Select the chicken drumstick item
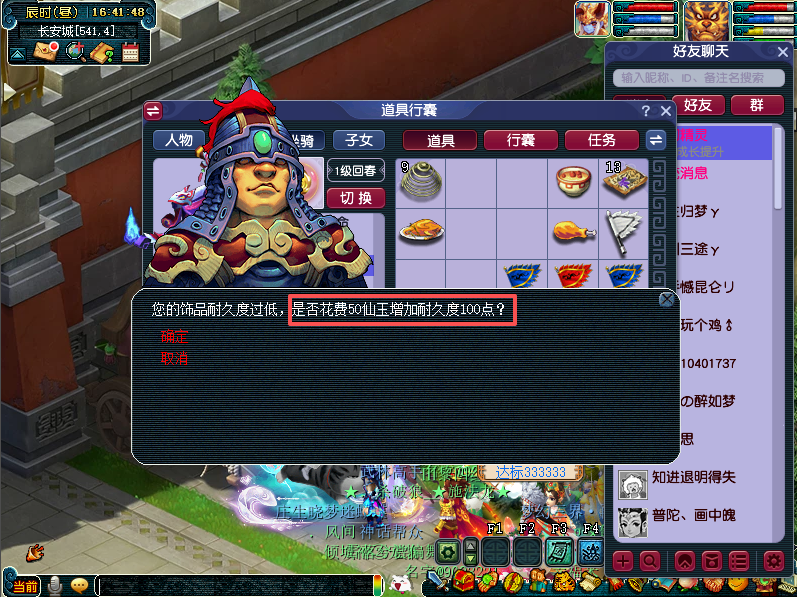 pyautogui.click(x=574, y=232)
